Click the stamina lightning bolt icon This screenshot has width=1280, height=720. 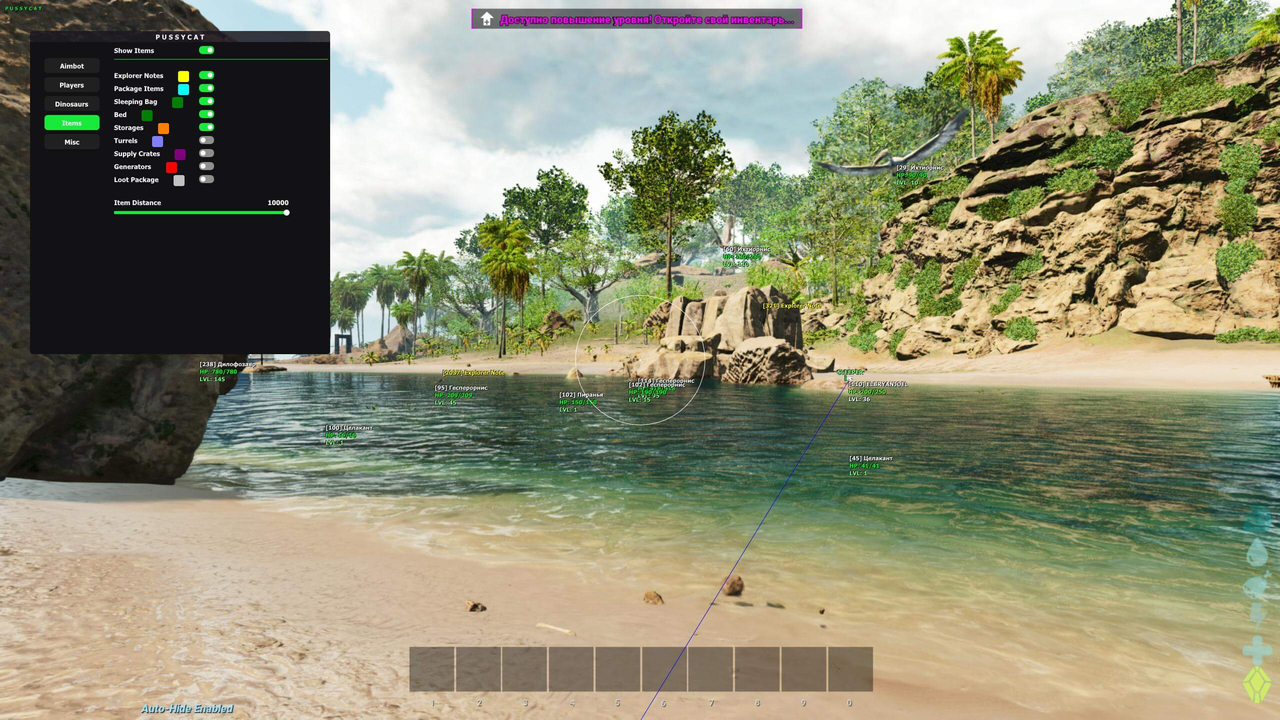[x=1256, y=614]
